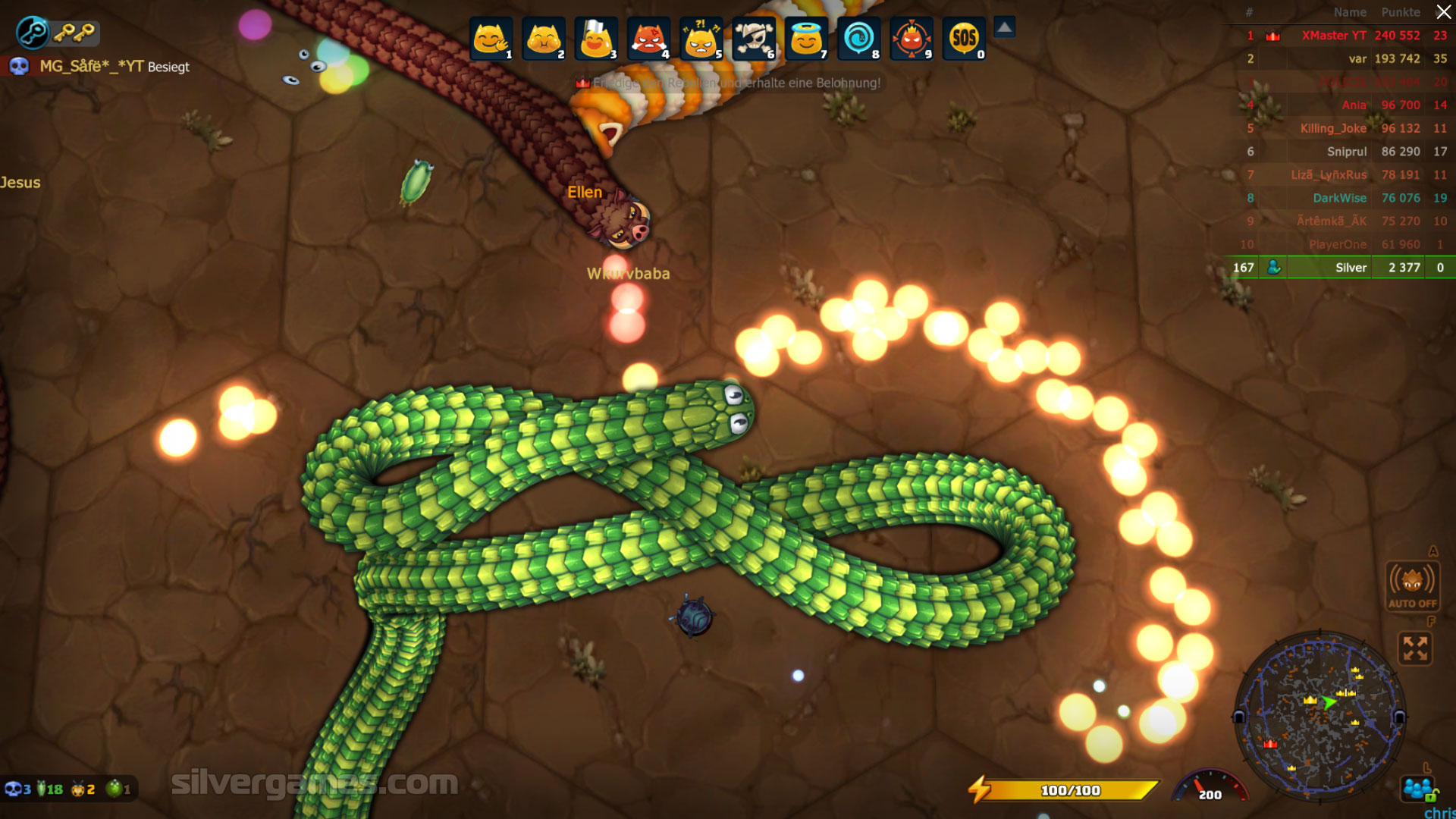
Task: Choose the confused ?! emote
Action: (701, 39)
